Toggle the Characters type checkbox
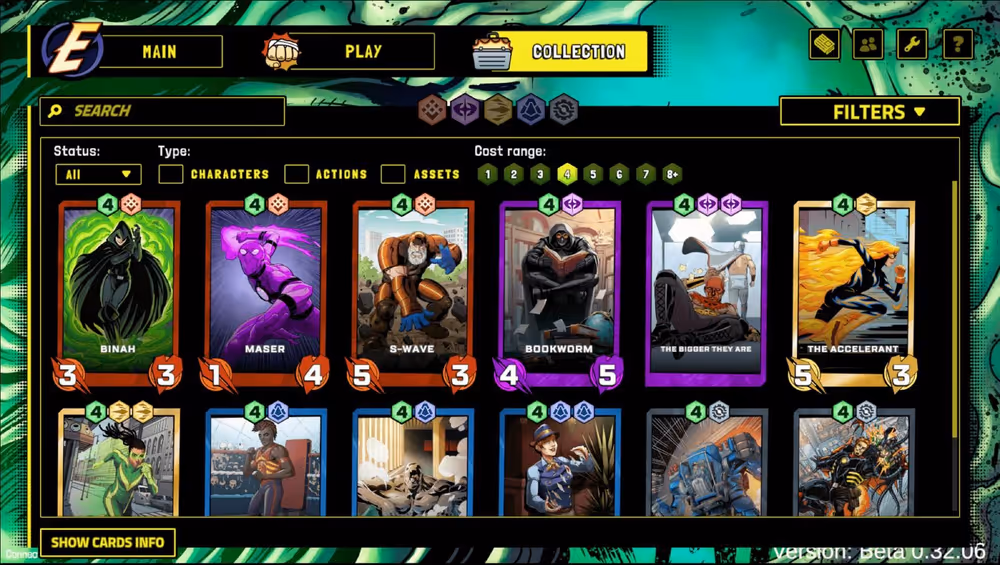Screen dimensions: 1000x565 pyautogui.click(x=171, y=174)
